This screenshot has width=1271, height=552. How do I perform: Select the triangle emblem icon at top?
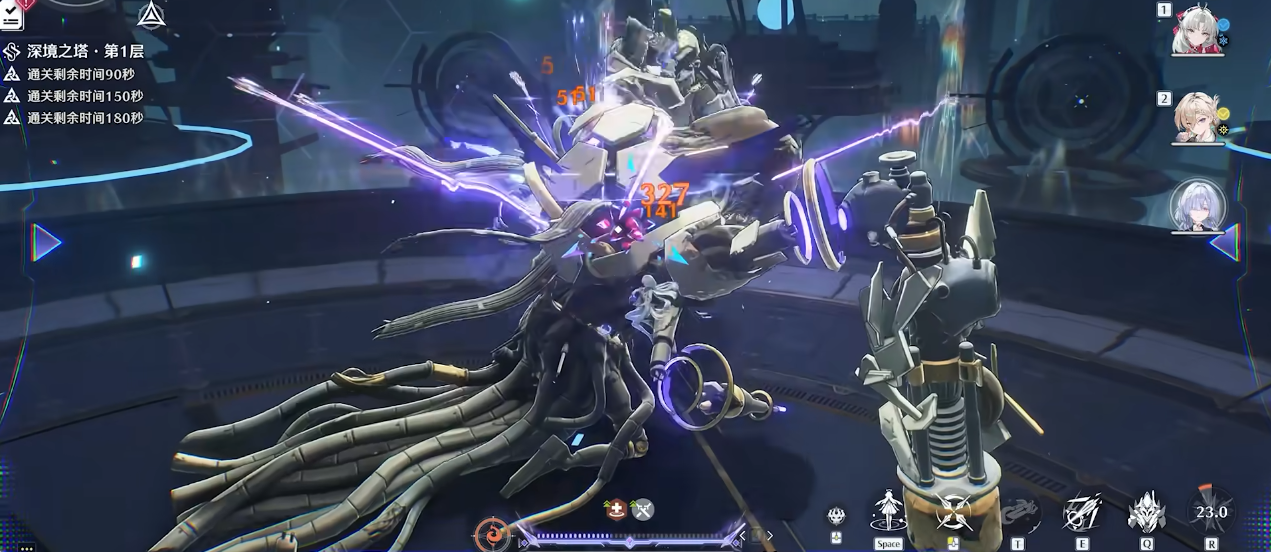[x=151, y=15]
